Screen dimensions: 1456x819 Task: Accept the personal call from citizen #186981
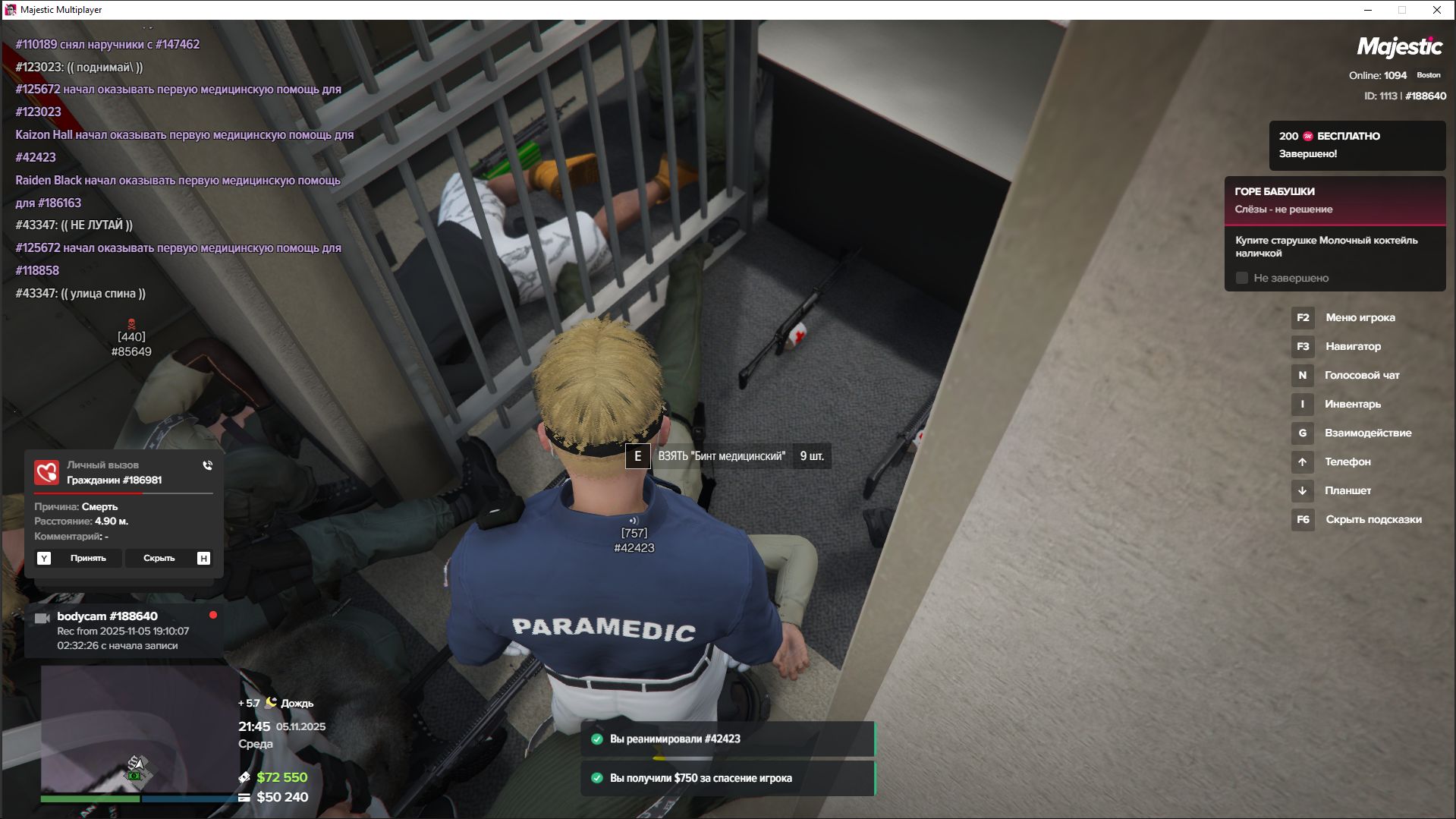point(78,558)
